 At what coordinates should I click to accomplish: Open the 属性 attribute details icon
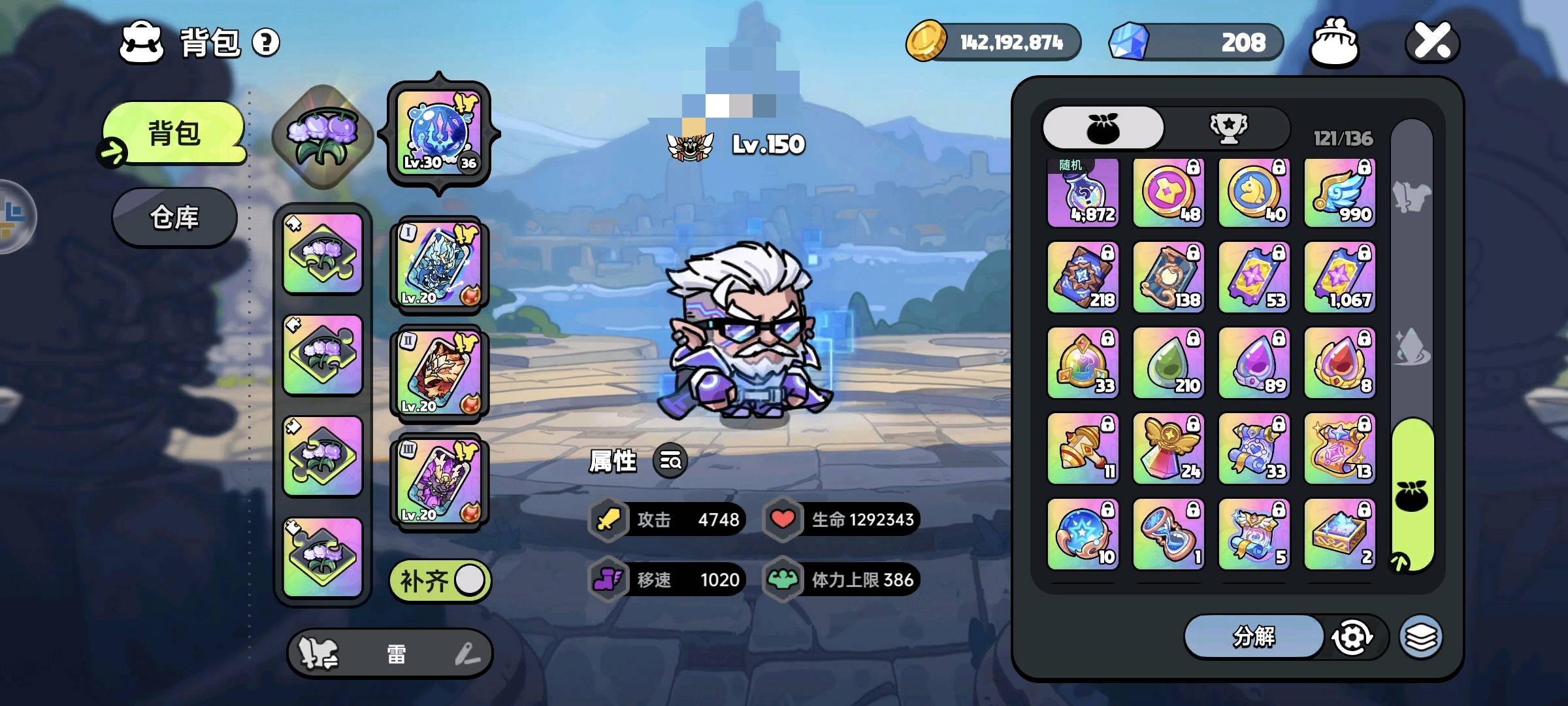(x=670, y=462)
